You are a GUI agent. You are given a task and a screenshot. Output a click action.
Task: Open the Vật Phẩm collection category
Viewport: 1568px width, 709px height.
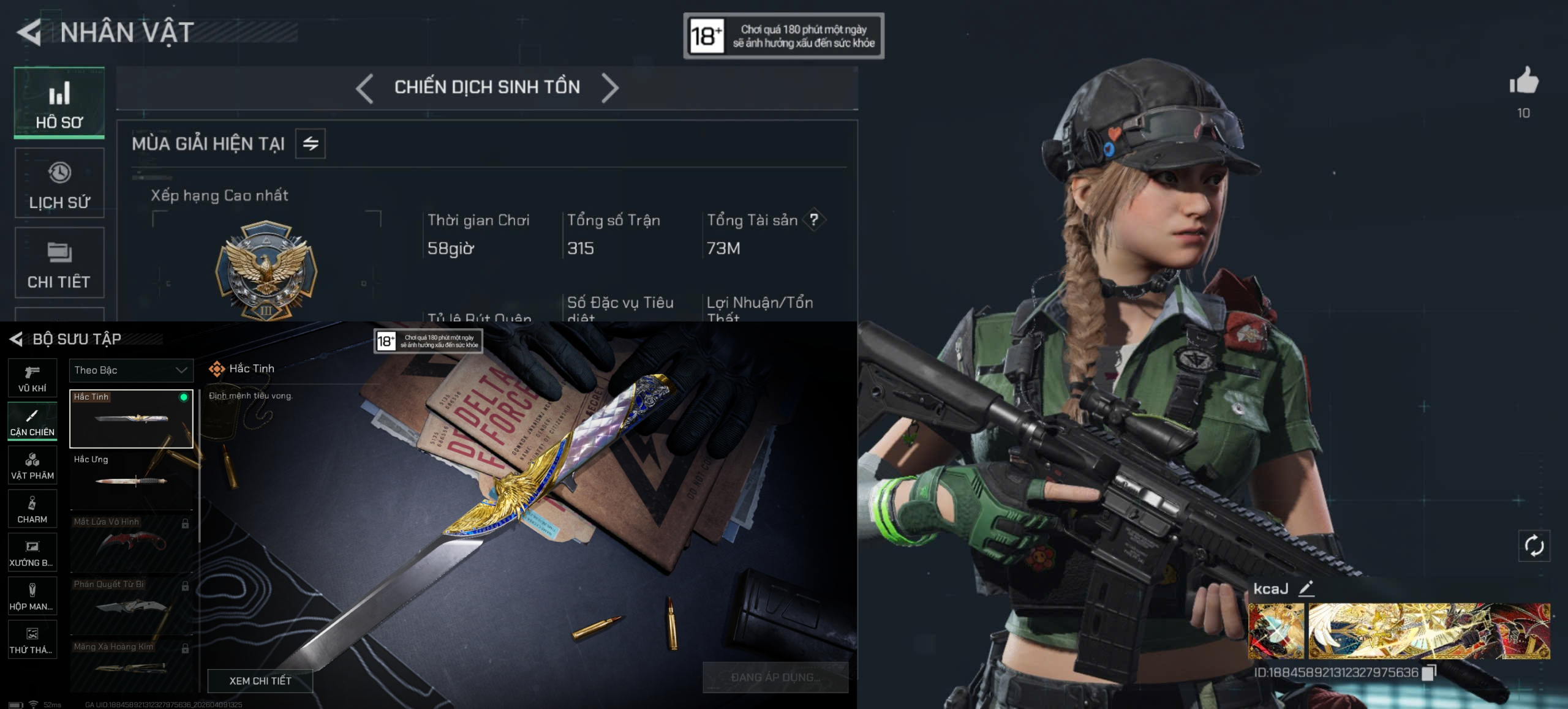point(32,465)
